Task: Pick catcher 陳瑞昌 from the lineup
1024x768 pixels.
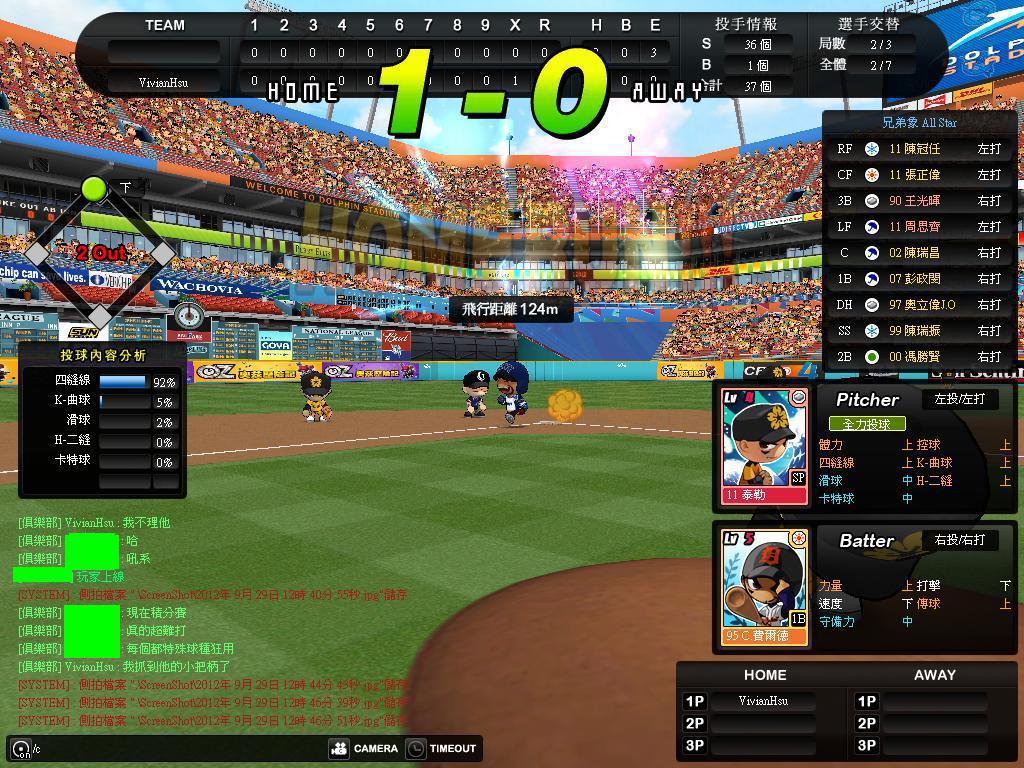Action: pos(918,253)
